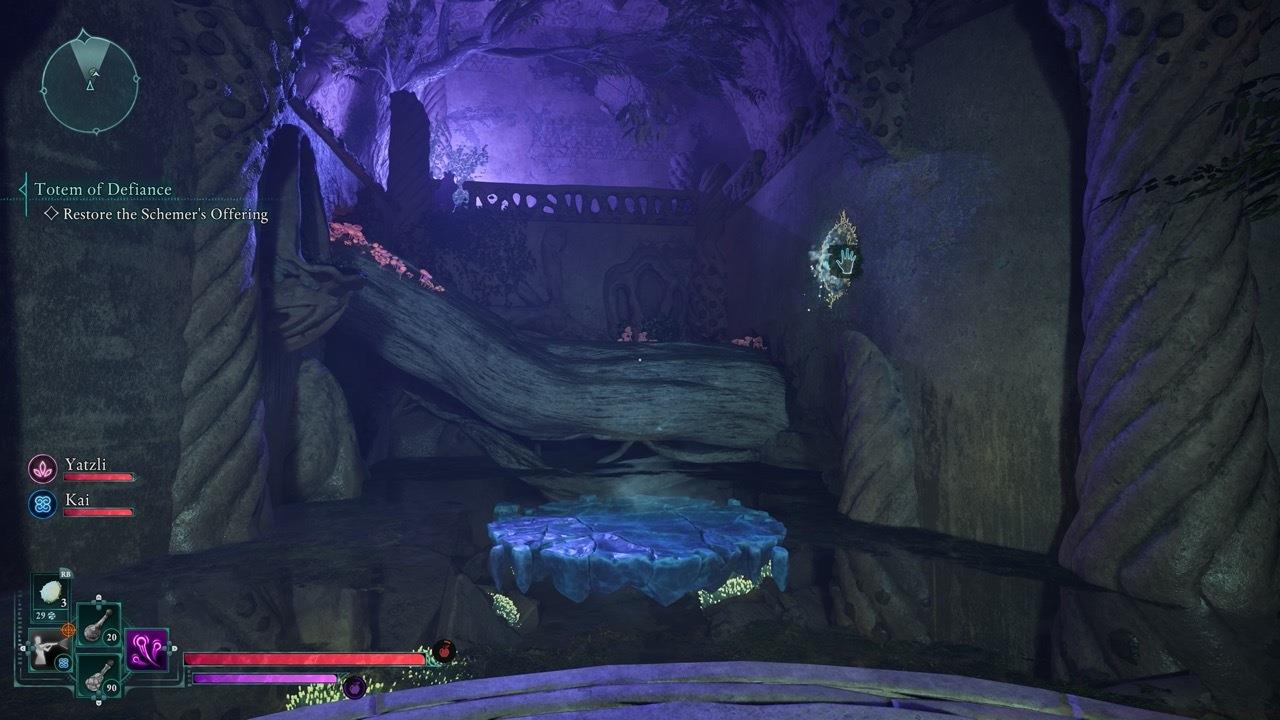This screenshot has height=720, width=1280.
Task: Click the purple orb at the stamina bar's end
Action: pyautogui.click(x=355, y=688)
